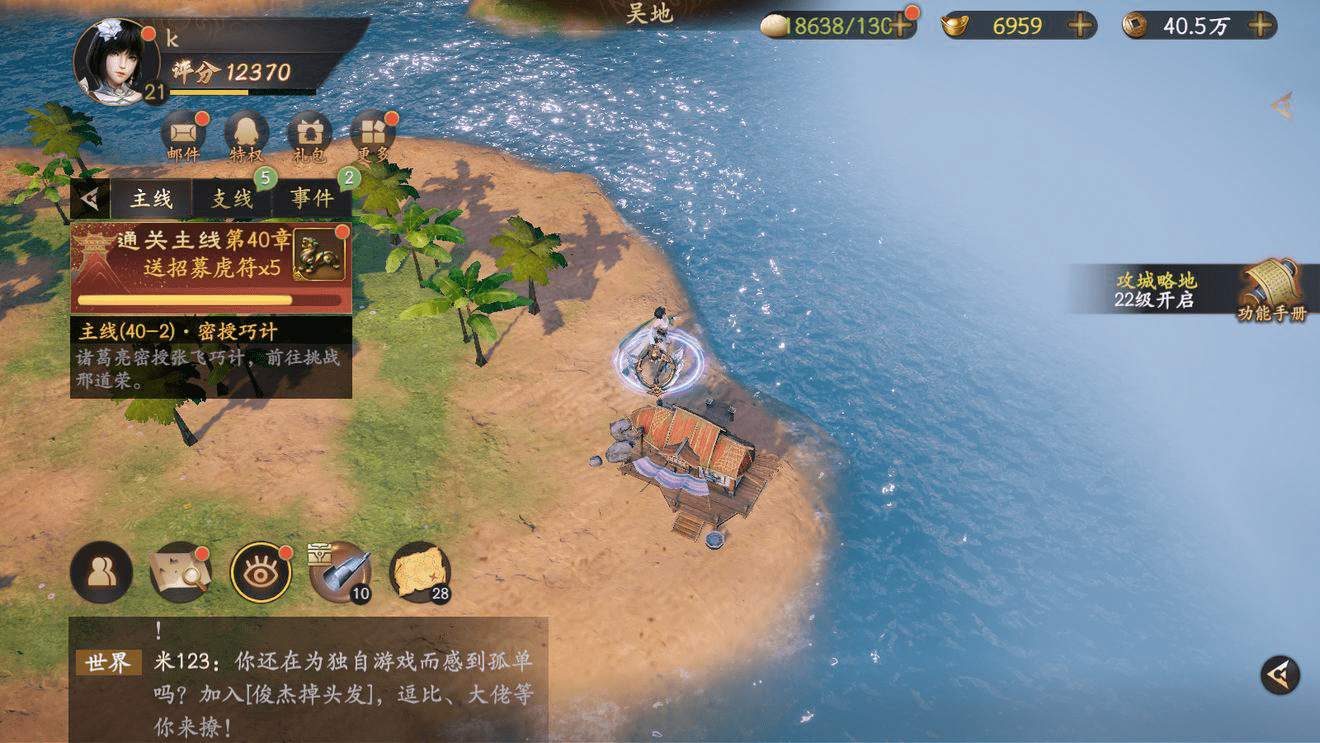Open the treasure map icon with 28
This screenshot has width=1320, height=743.
coord(420,572)
